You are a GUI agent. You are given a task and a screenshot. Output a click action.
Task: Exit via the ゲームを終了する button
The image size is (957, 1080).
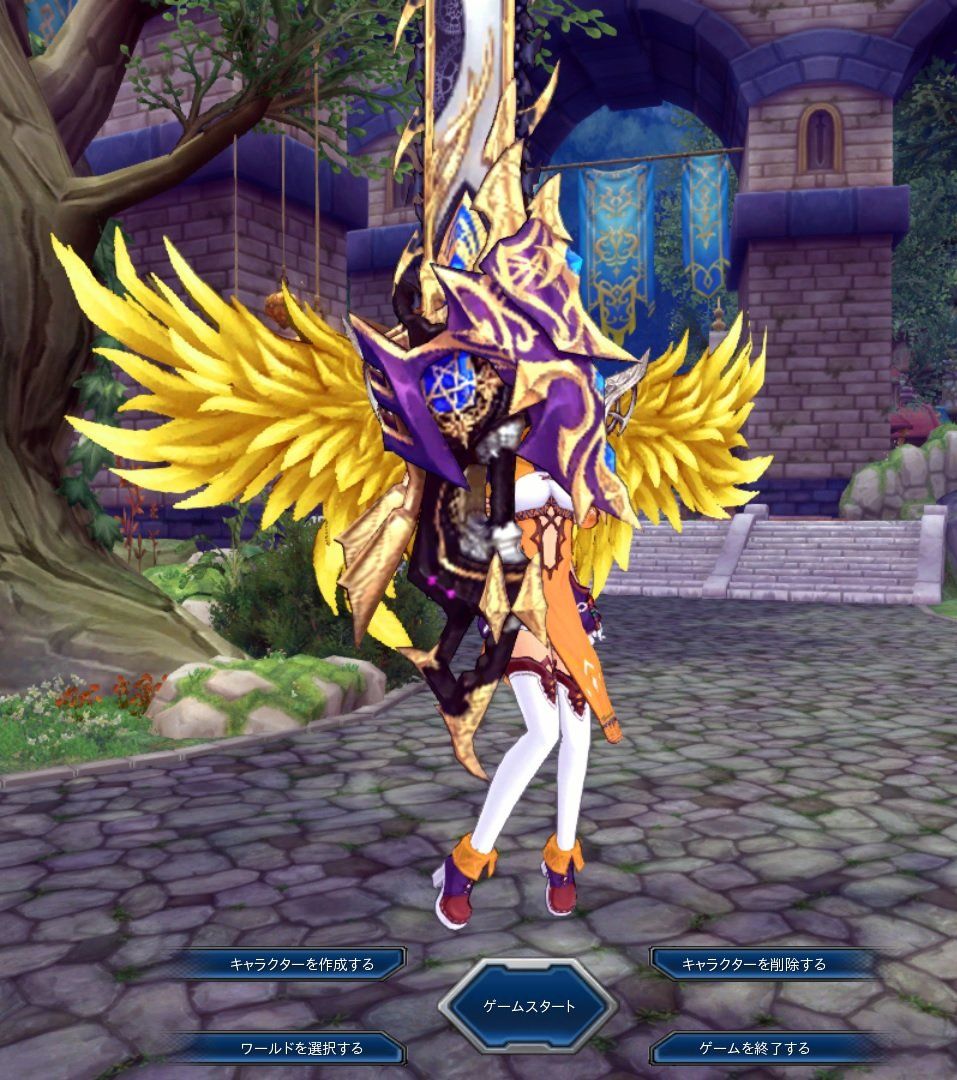754,1048
